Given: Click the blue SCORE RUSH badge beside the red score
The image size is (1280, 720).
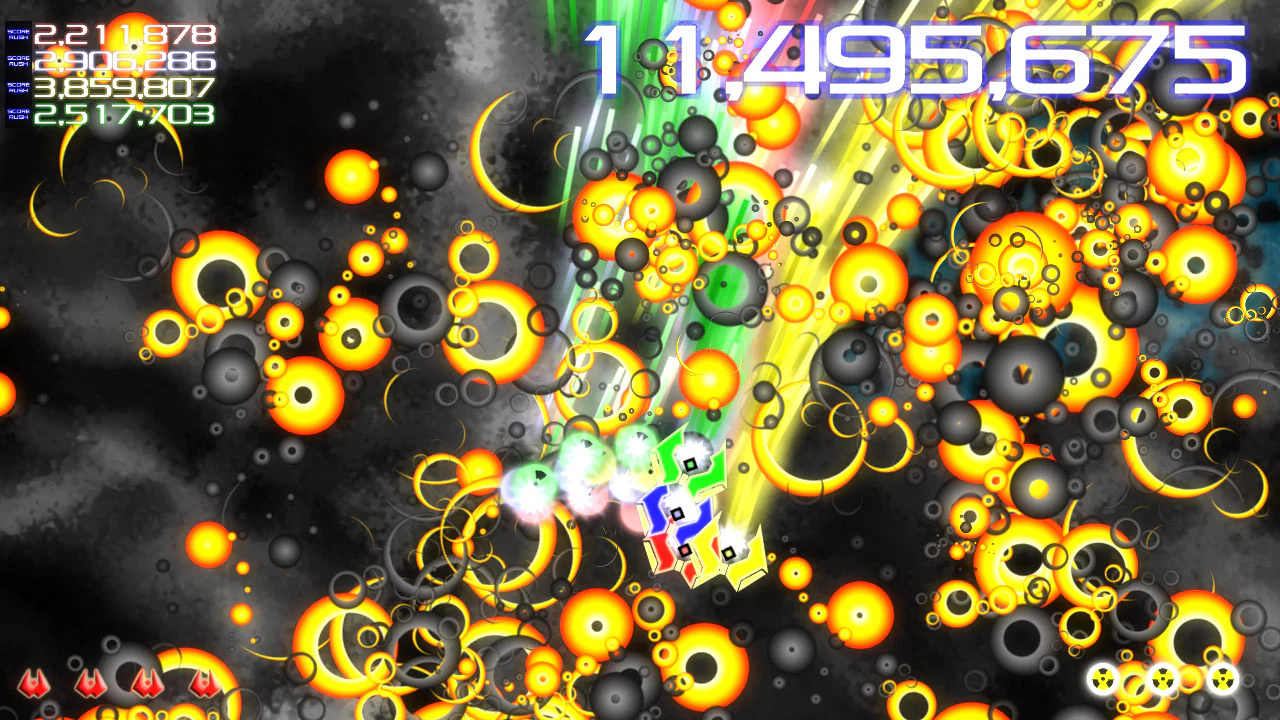Looking at the screenshot, I should [19, 35].
